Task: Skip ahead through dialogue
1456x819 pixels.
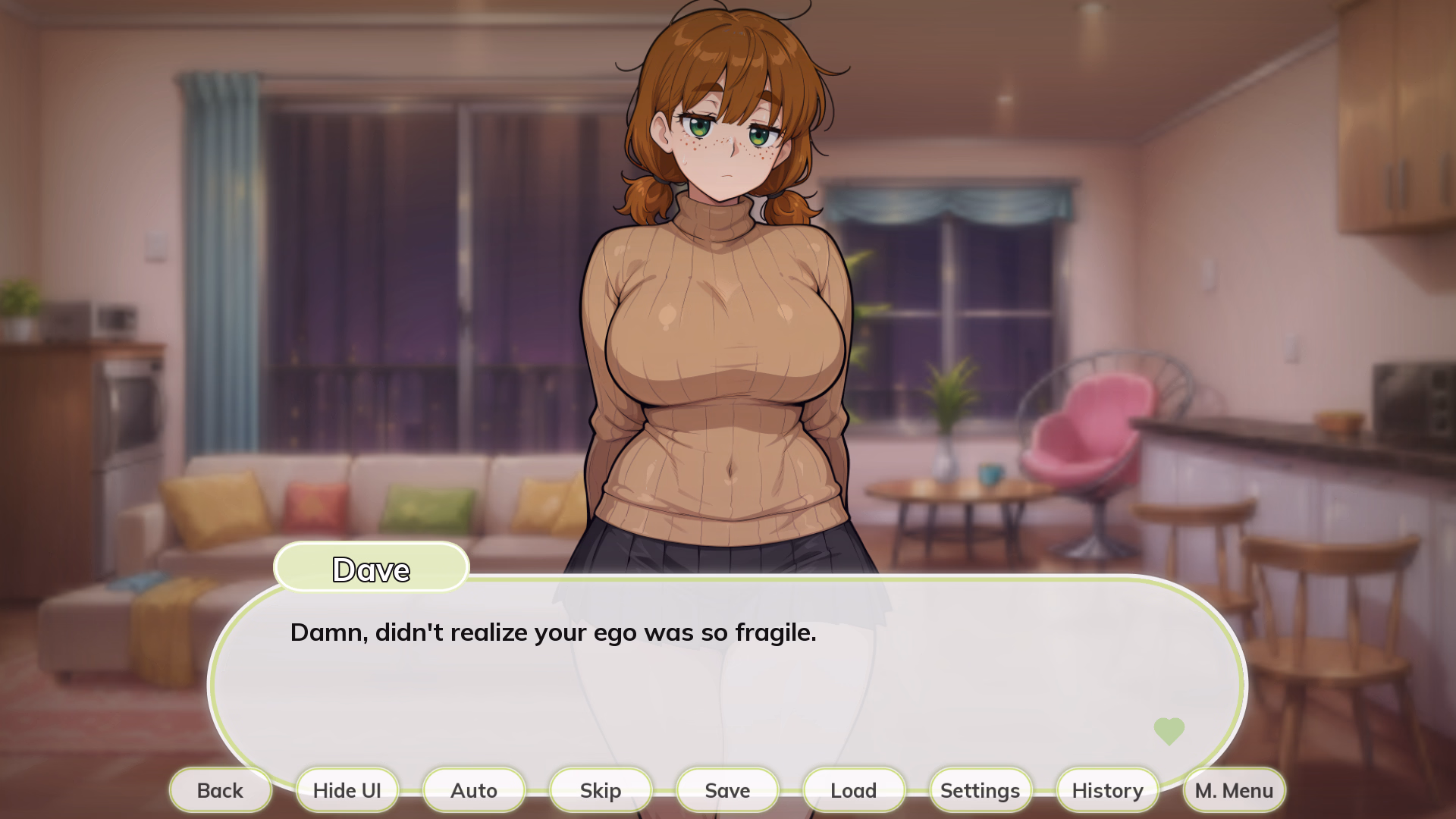Action: click(600, 790)
